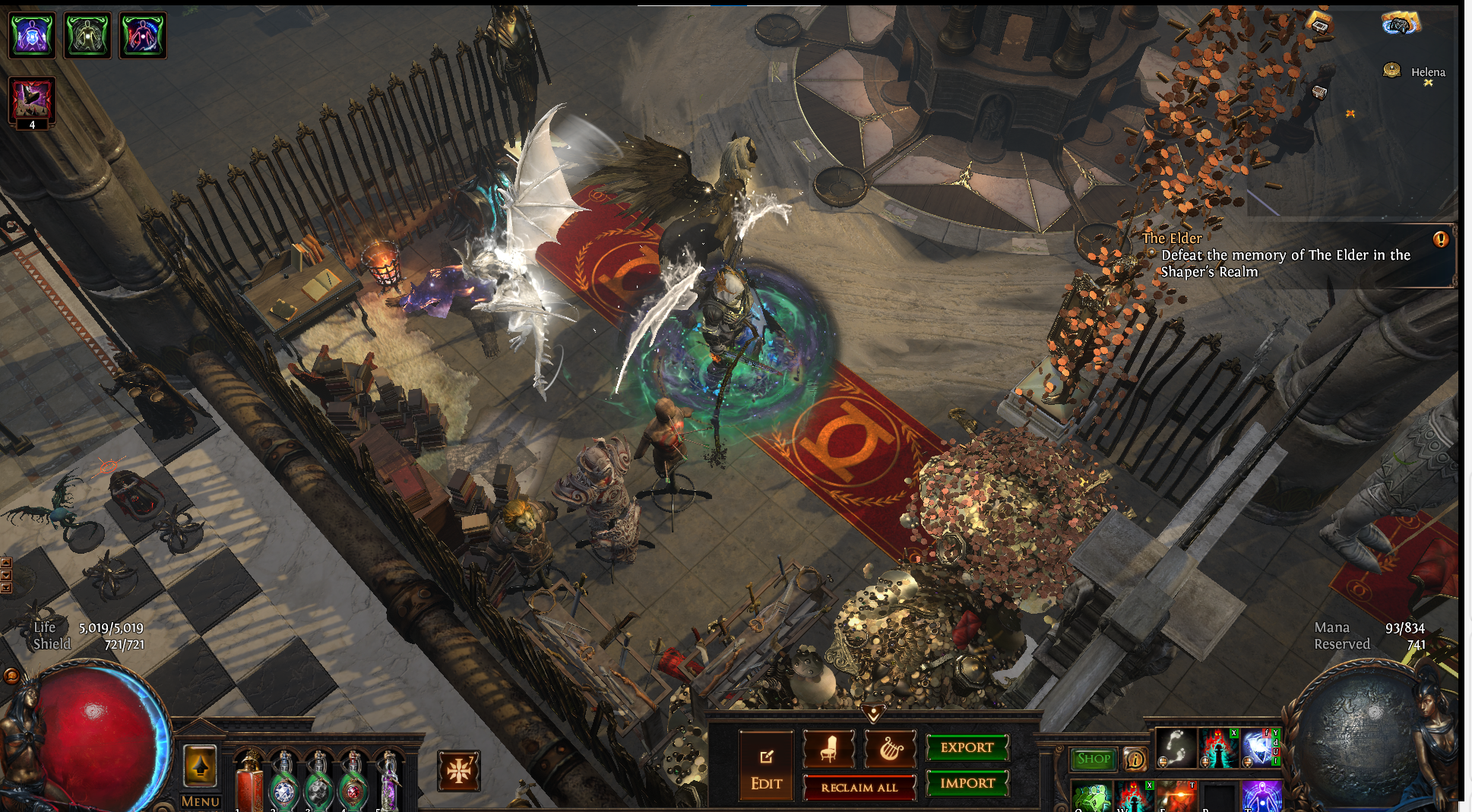Open hideout Edit mode
The image size is (1472, 812).
[766, 766]
